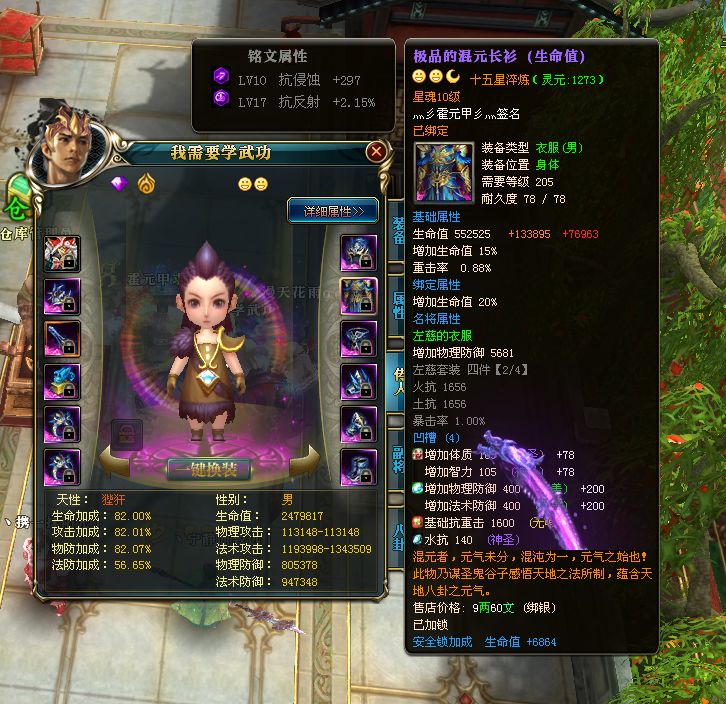Click the orange flame swirl icon

[146, 184]
